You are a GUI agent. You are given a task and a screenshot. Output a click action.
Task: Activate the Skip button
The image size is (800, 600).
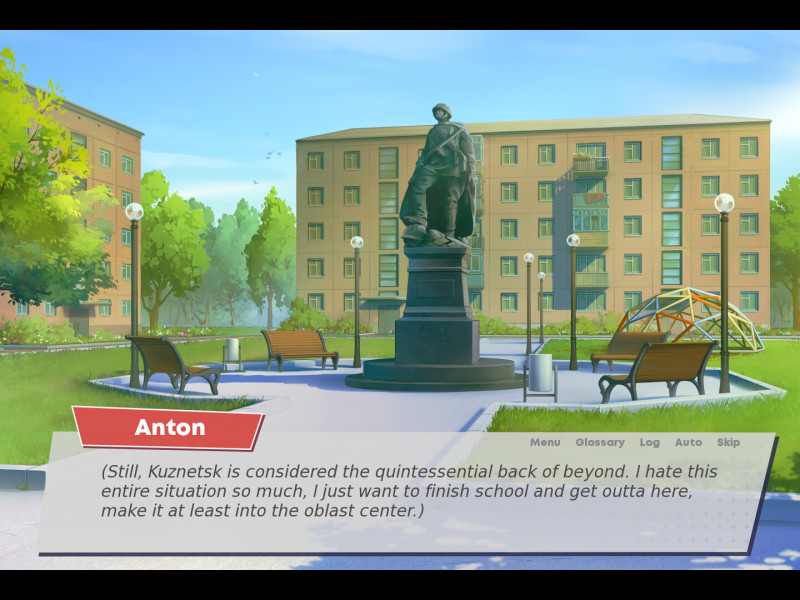728,442
